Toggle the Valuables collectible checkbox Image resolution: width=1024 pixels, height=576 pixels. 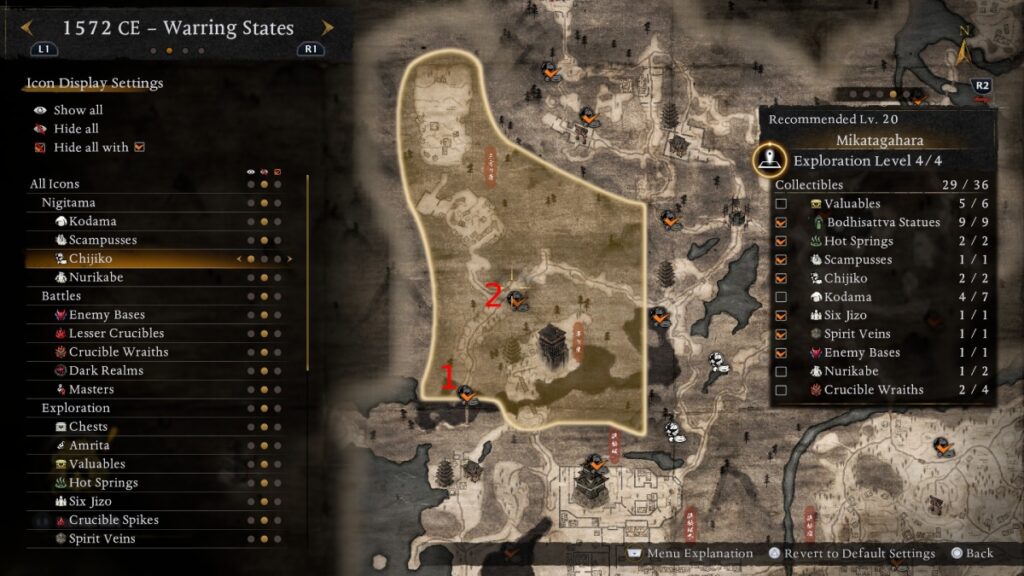781,204
